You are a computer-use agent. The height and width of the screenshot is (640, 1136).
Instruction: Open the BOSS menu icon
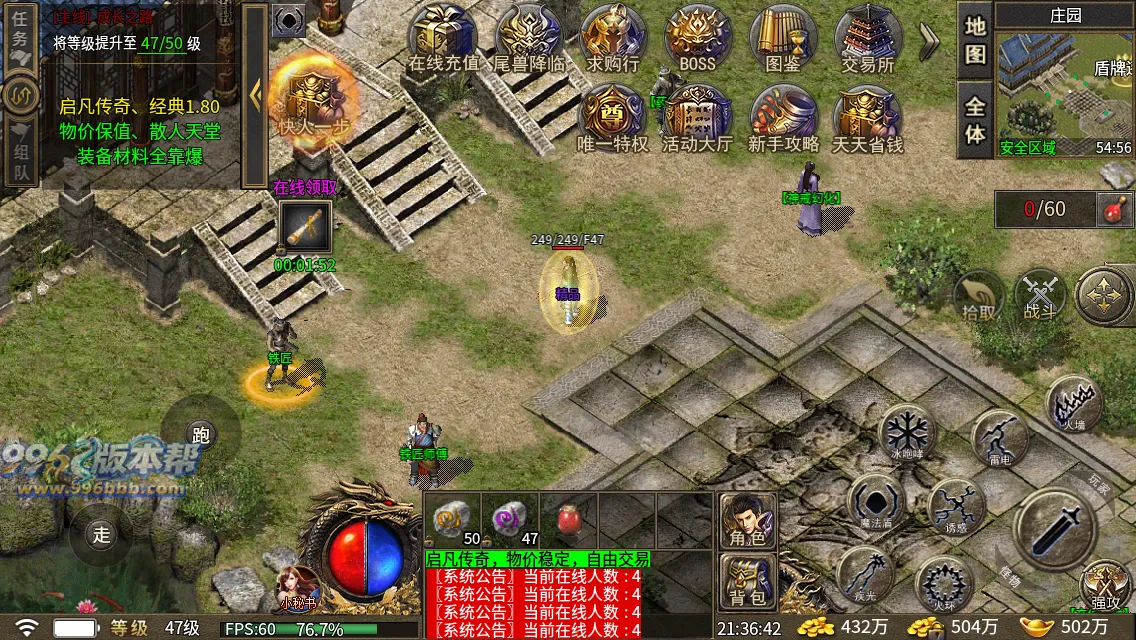698,38
